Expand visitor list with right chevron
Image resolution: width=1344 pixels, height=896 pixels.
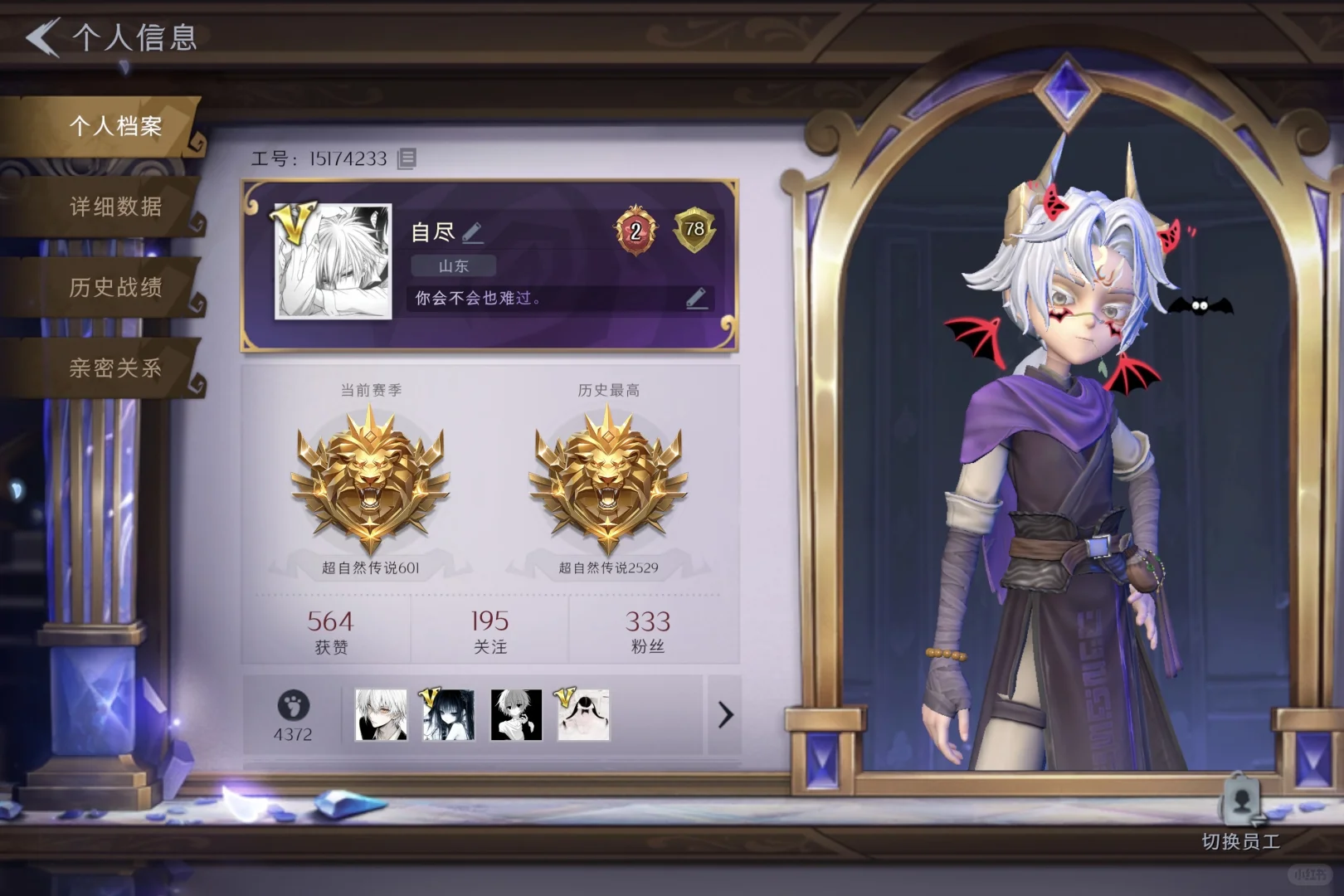point(726,713)
